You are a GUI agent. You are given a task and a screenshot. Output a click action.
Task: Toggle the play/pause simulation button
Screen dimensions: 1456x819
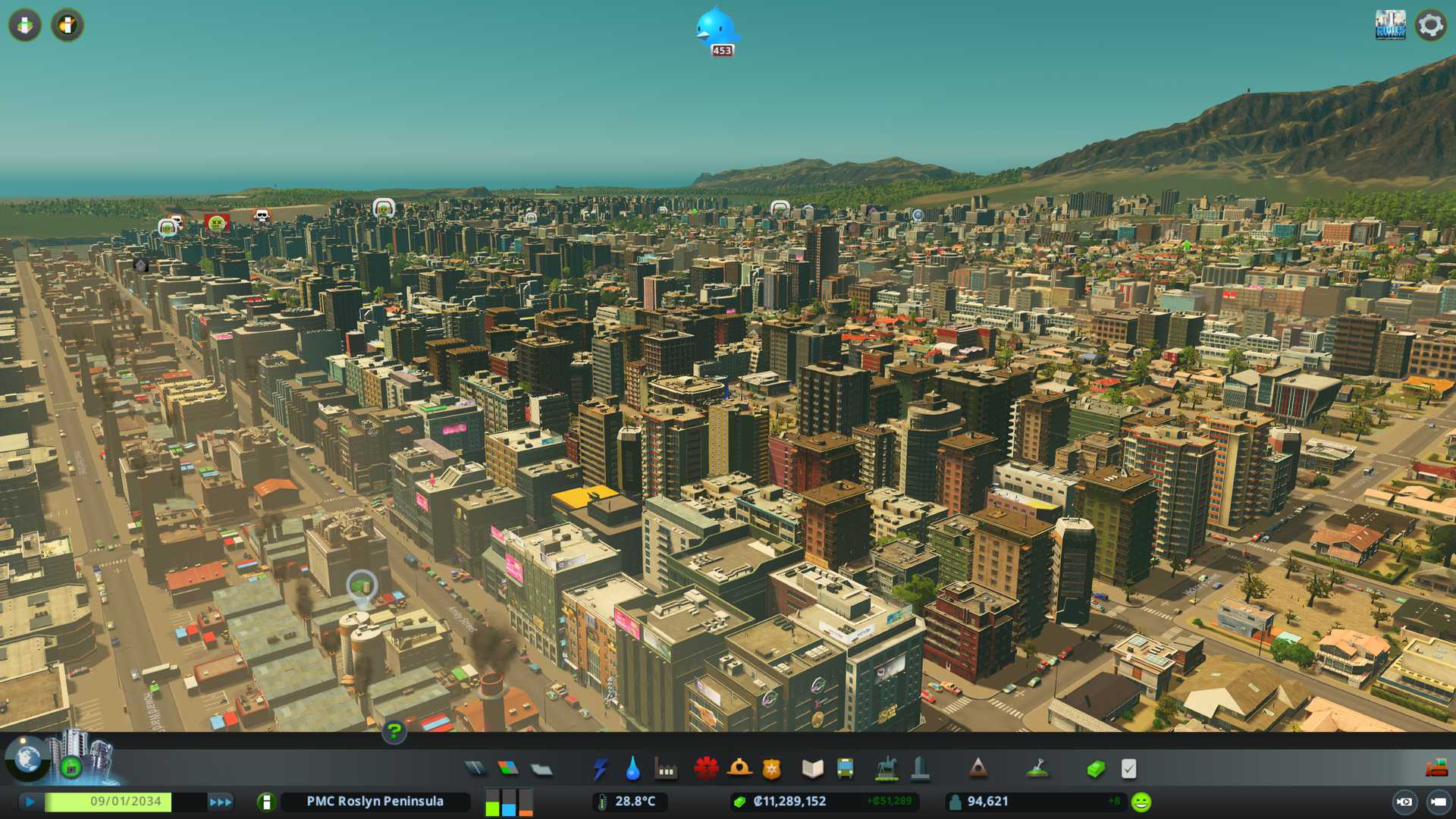pyautogui.click(x=30, y=802)
